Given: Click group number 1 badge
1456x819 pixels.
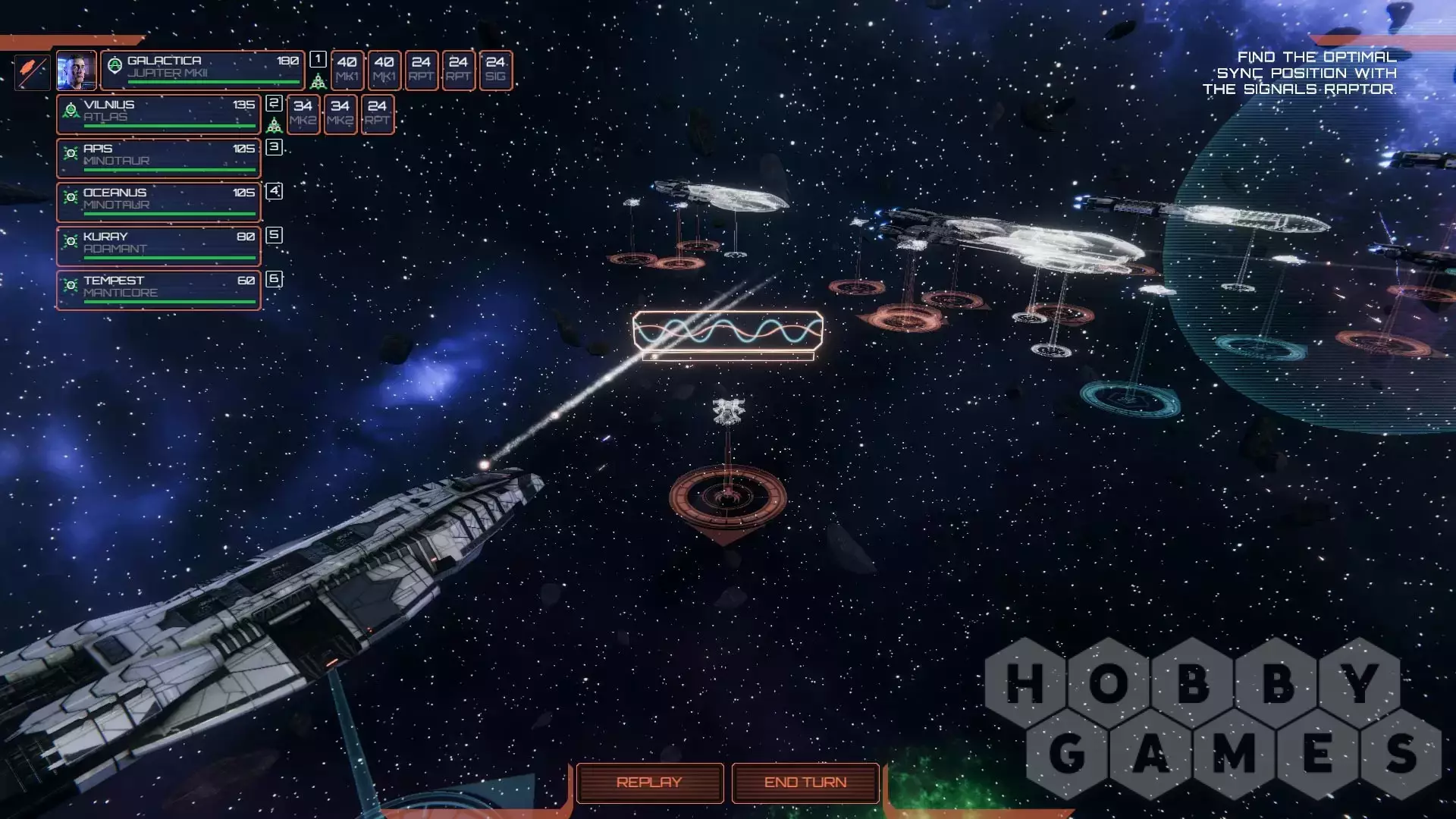Looking at the screenshot, I should [318, 59].
